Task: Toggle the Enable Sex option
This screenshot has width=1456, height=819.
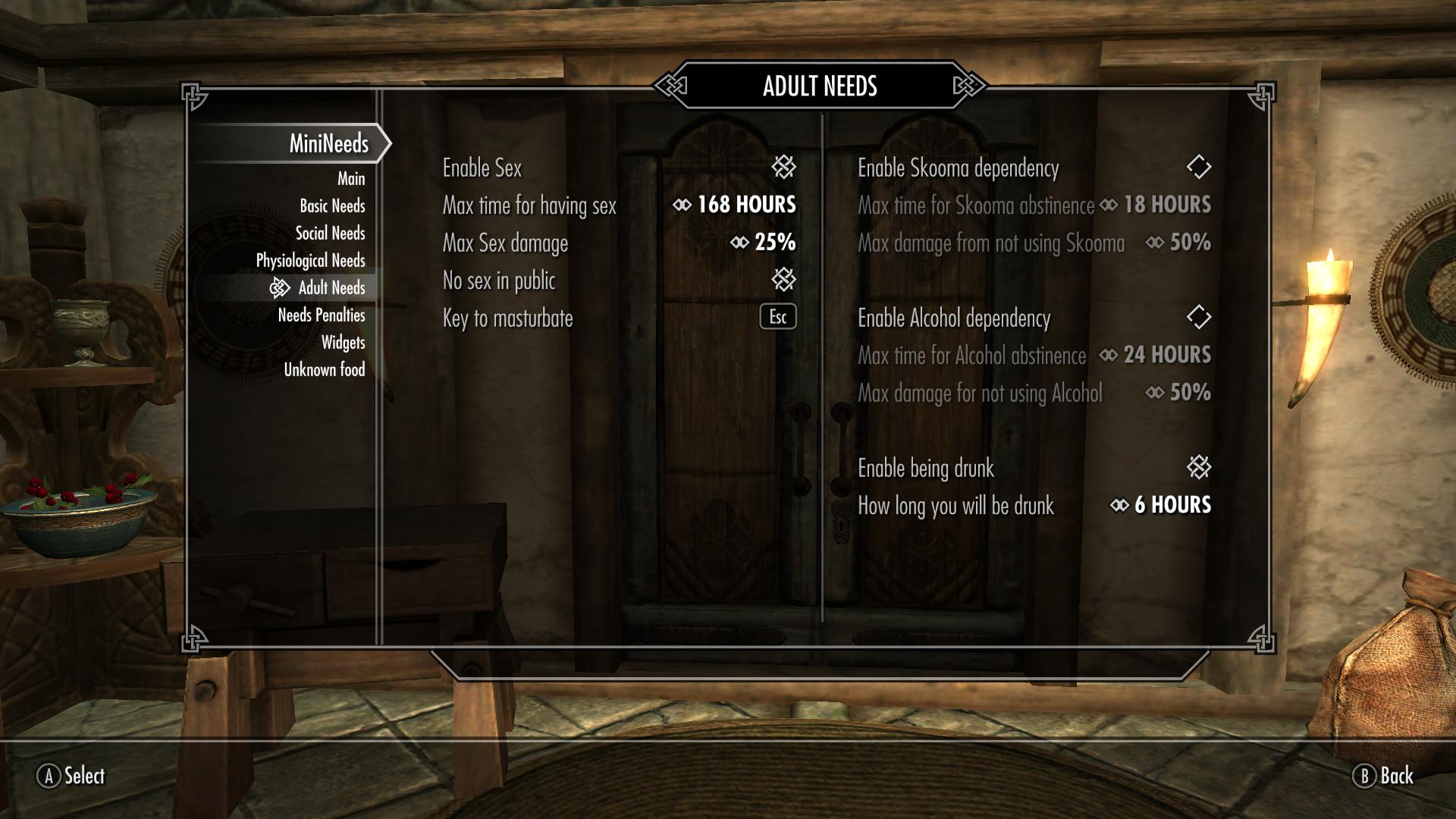Action: tap(783, 167)
